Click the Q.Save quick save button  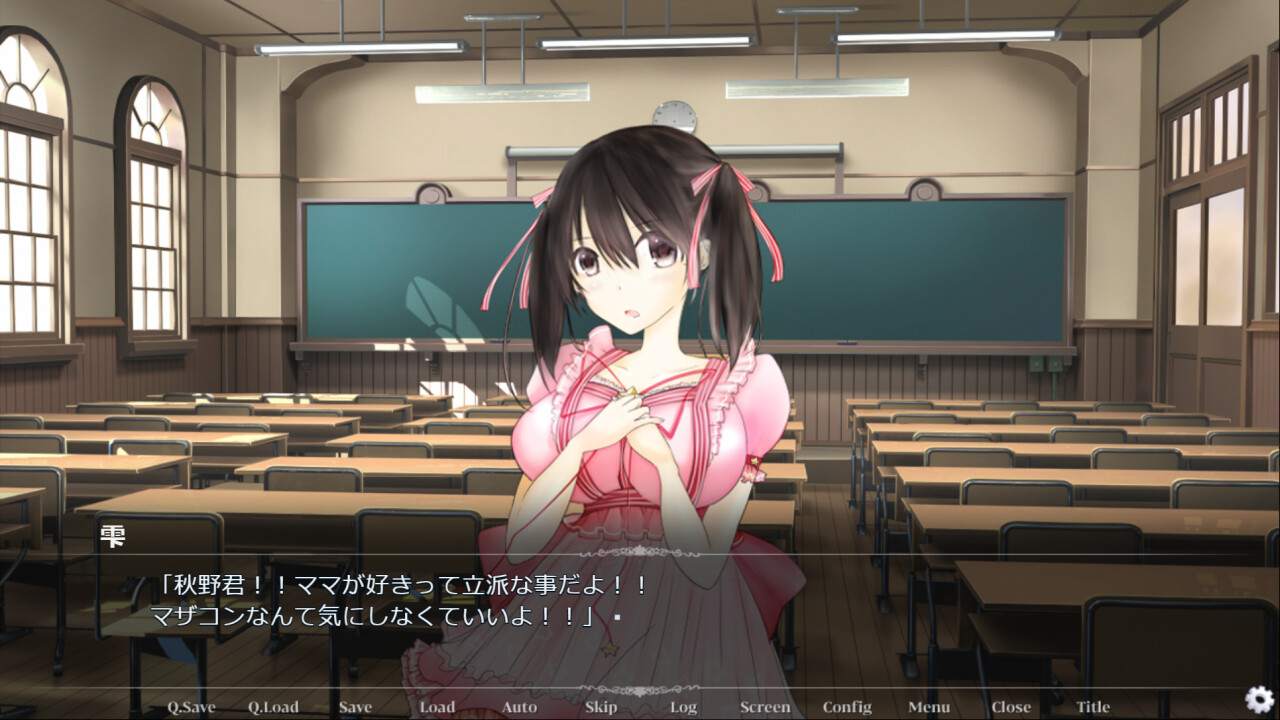(191, 707)
